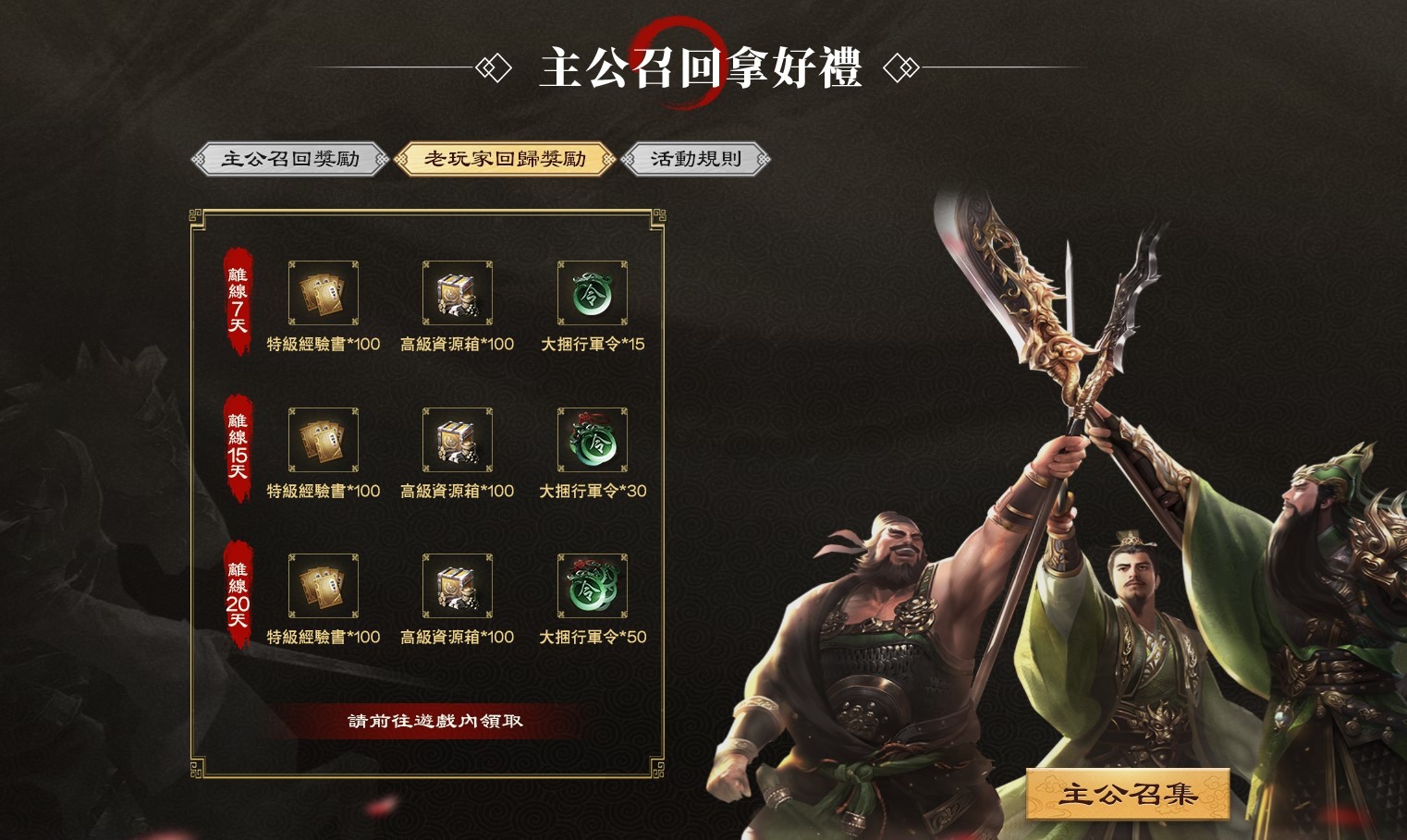Open the 特級經驗書 icon in the 離線15天 row

coord(322,441)
